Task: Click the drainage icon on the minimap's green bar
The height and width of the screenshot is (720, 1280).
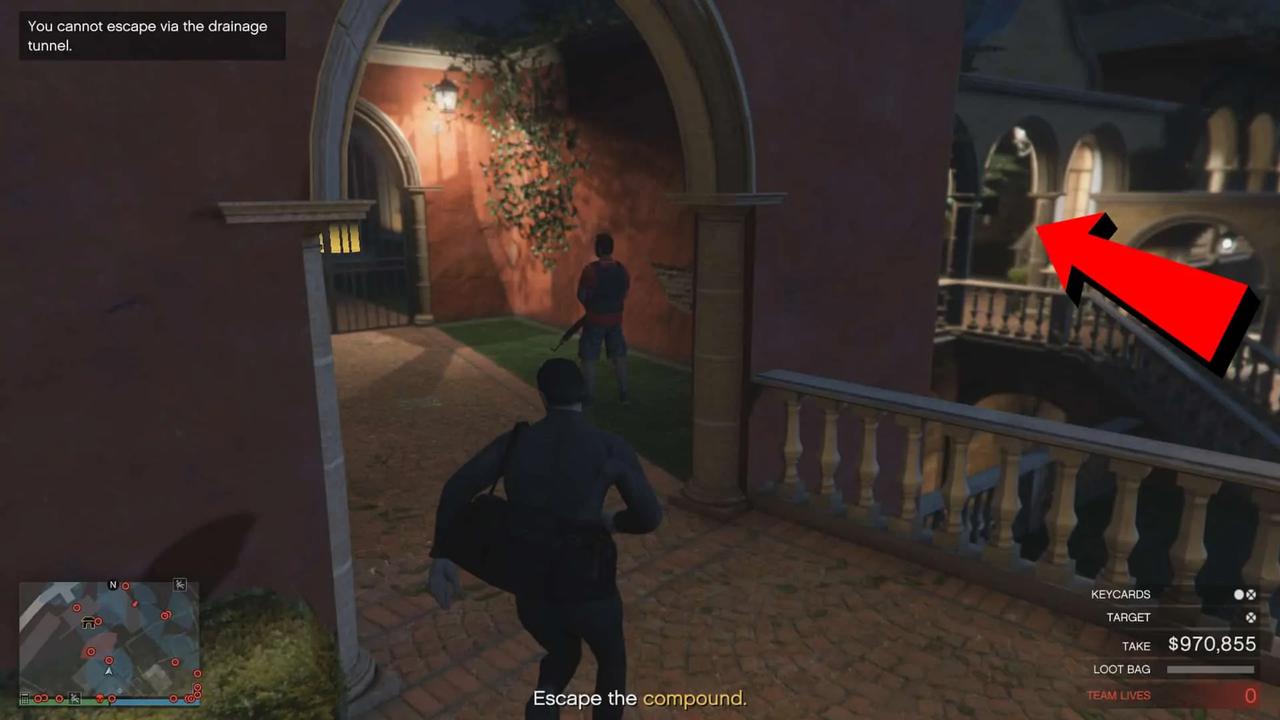Action: point(73,698)
